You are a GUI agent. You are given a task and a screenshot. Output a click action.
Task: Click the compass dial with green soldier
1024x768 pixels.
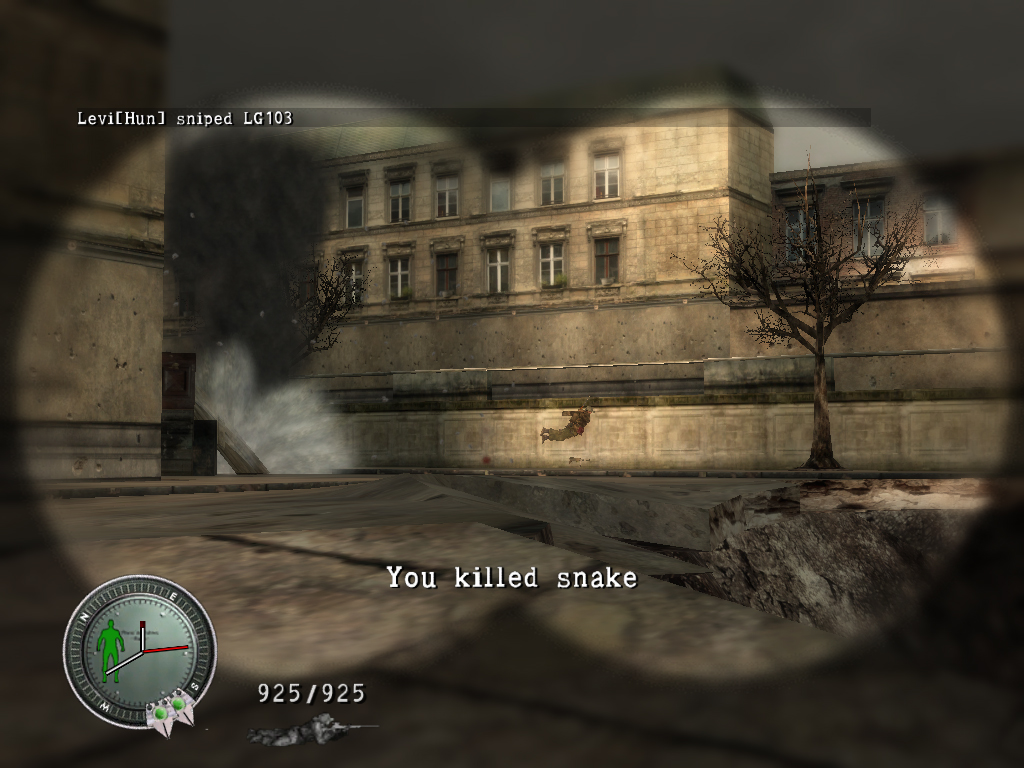pos(139,650)
